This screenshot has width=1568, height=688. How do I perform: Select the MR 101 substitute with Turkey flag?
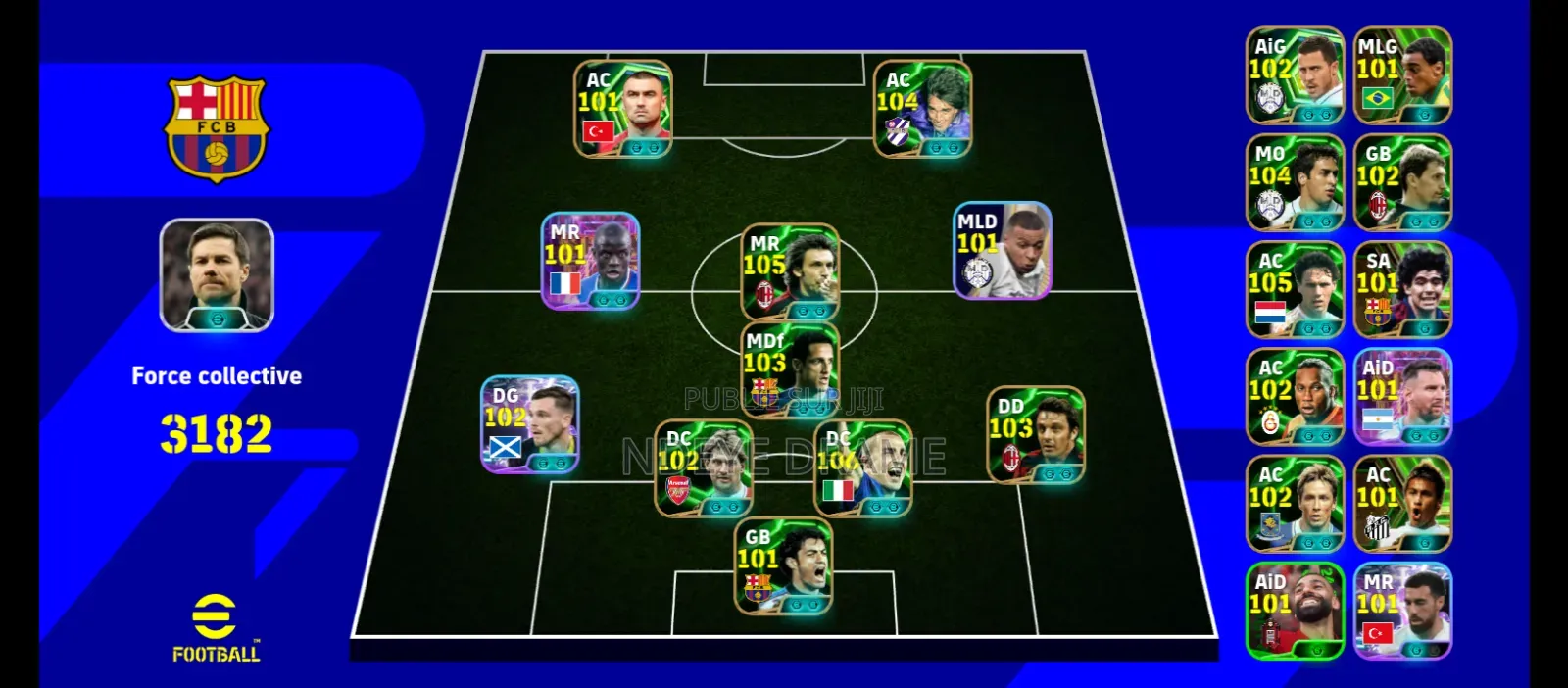pos(1402,611)
